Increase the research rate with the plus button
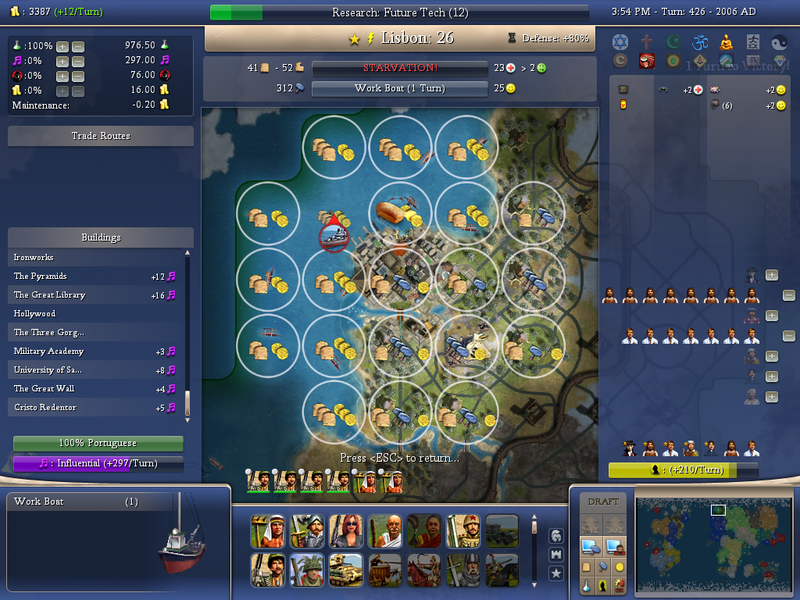800x600 pixels. click(62, 46)
